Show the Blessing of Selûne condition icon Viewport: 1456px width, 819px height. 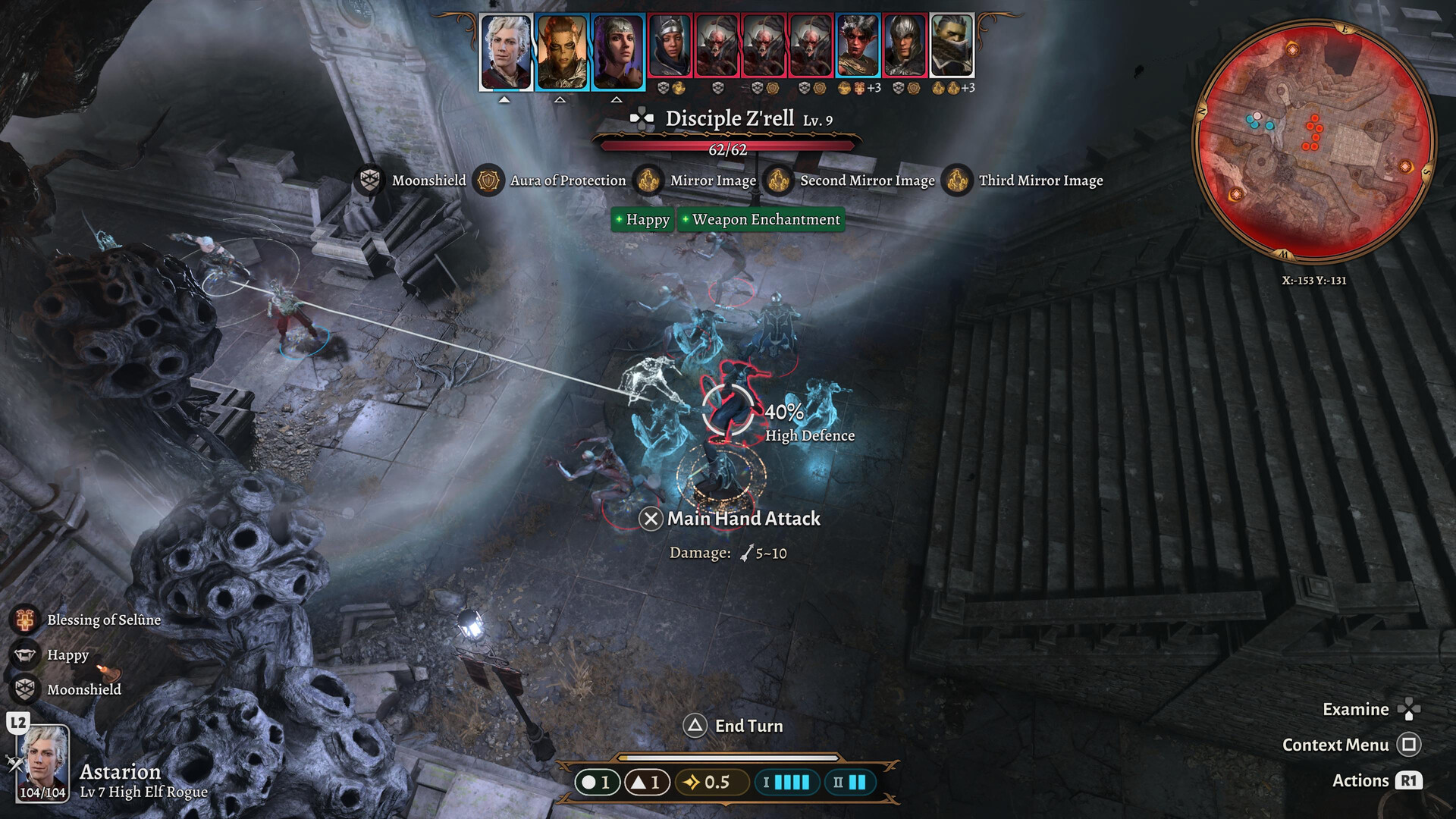point(25,620)
